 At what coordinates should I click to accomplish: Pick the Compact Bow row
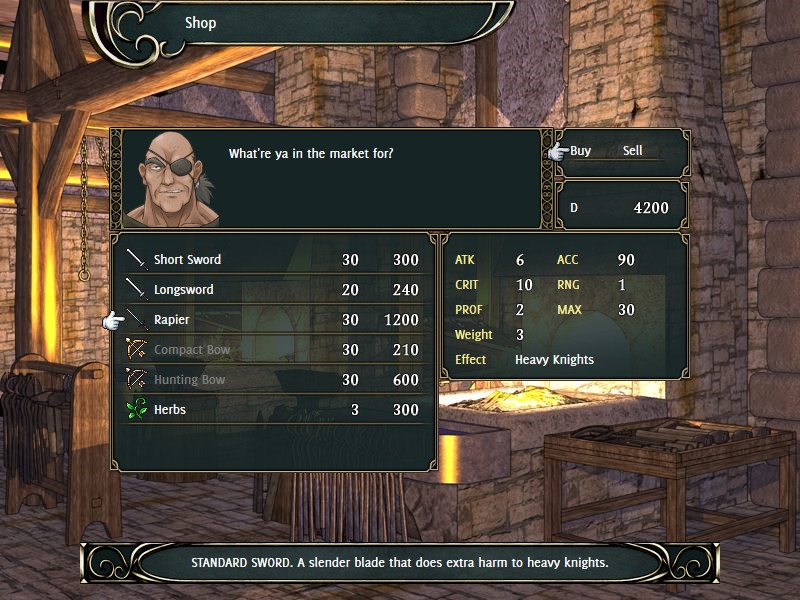[192, 350]
